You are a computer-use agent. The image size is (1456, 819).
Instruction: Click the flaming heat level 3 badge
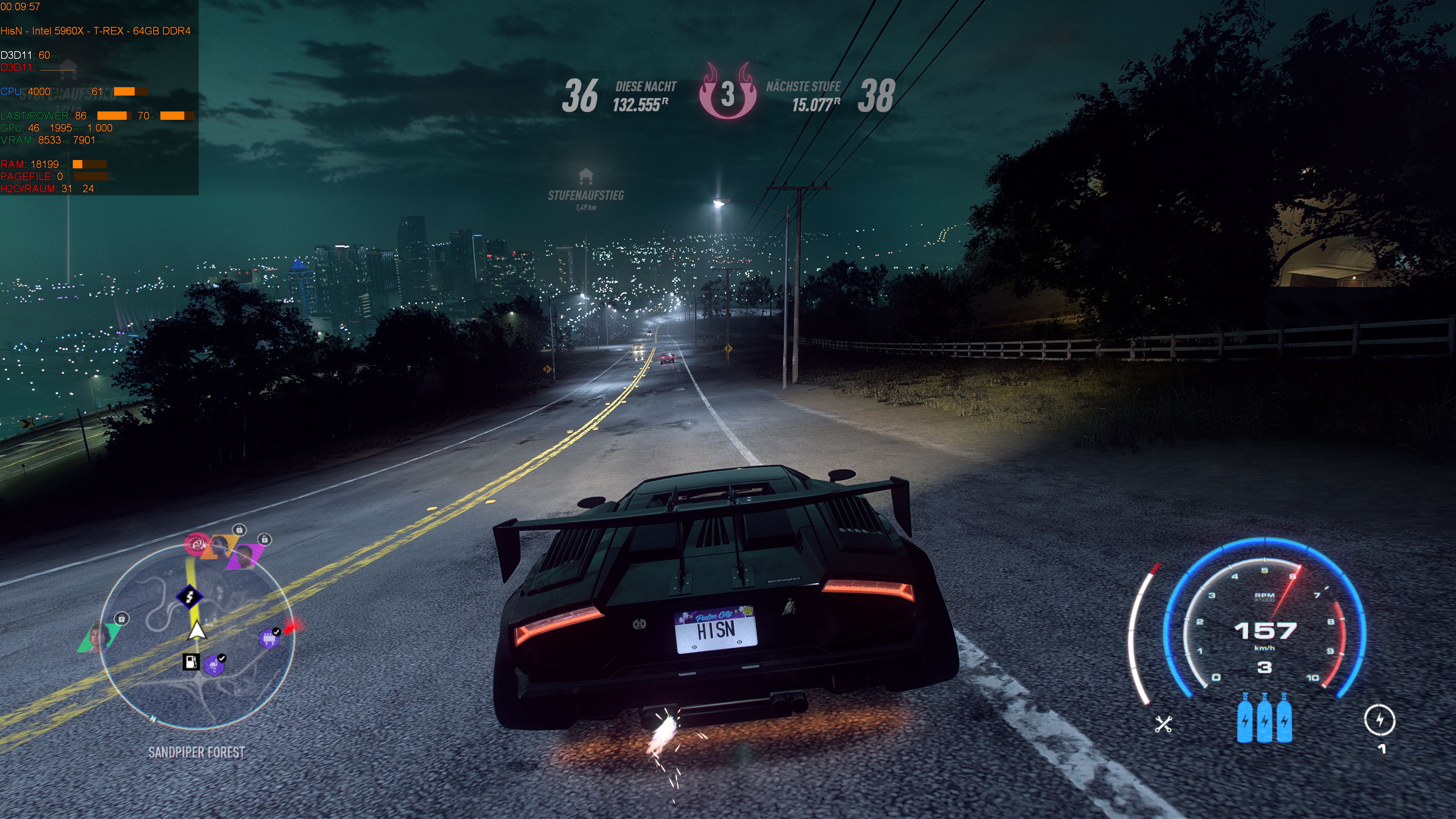[728, 93]
